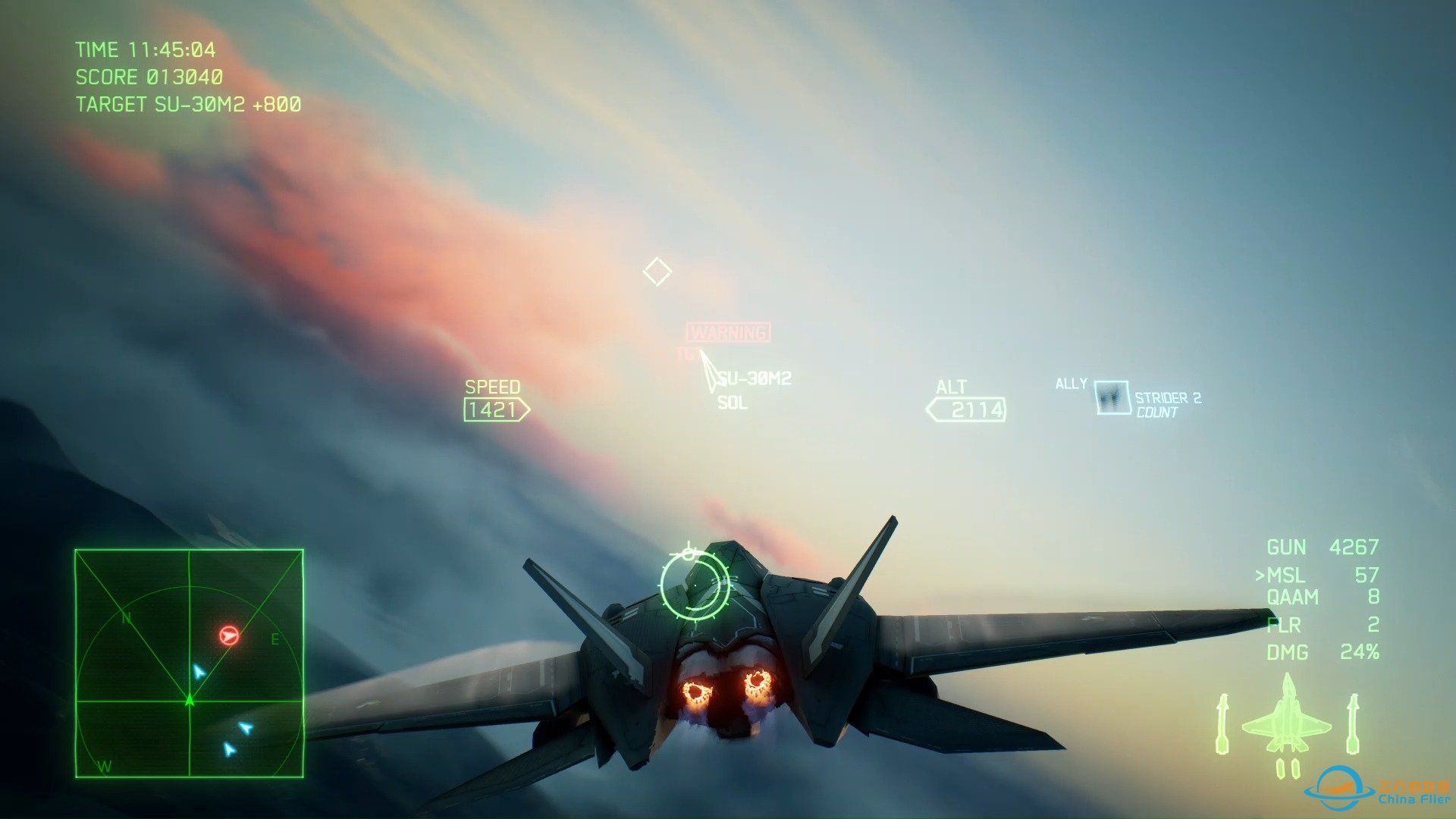The width and height of the screenshot is (1456, 819).
Task: Click the green radar minimap
Action: coord(189,664)
